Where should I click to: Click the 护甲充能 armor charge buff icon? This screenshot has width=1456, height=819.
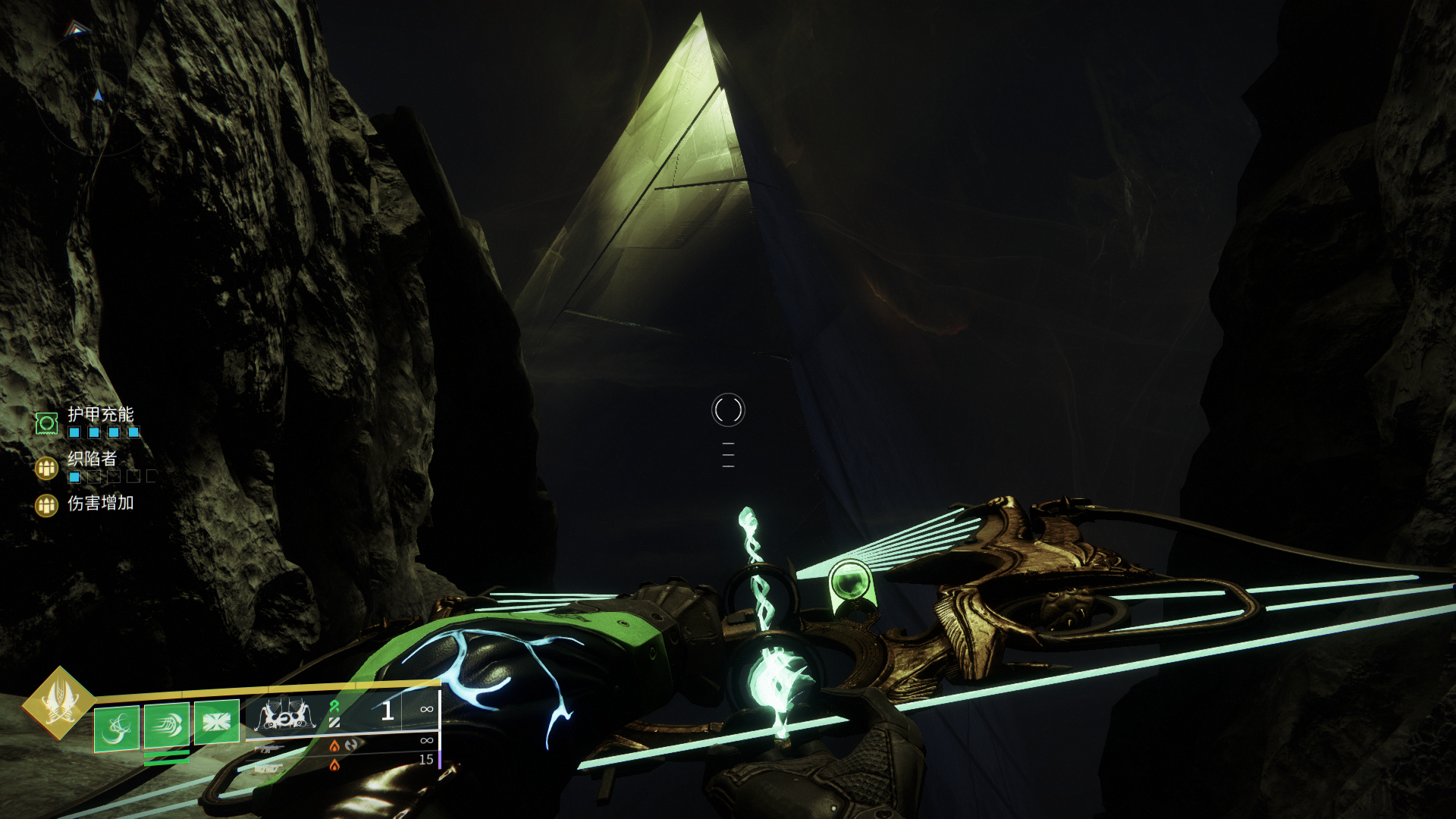click(x=46, y=423)
